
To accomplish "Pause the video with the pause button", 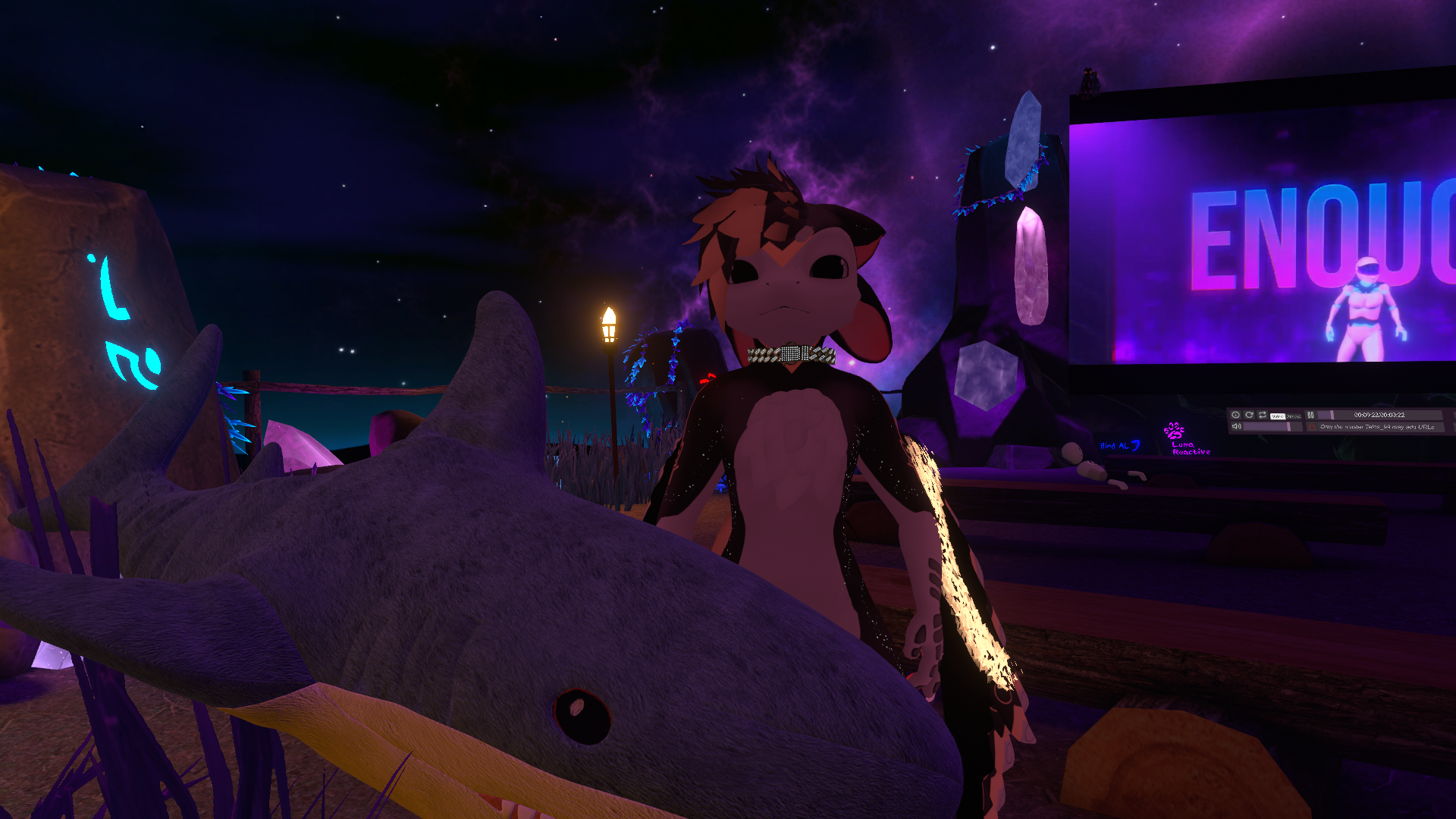I will 1310,415.
